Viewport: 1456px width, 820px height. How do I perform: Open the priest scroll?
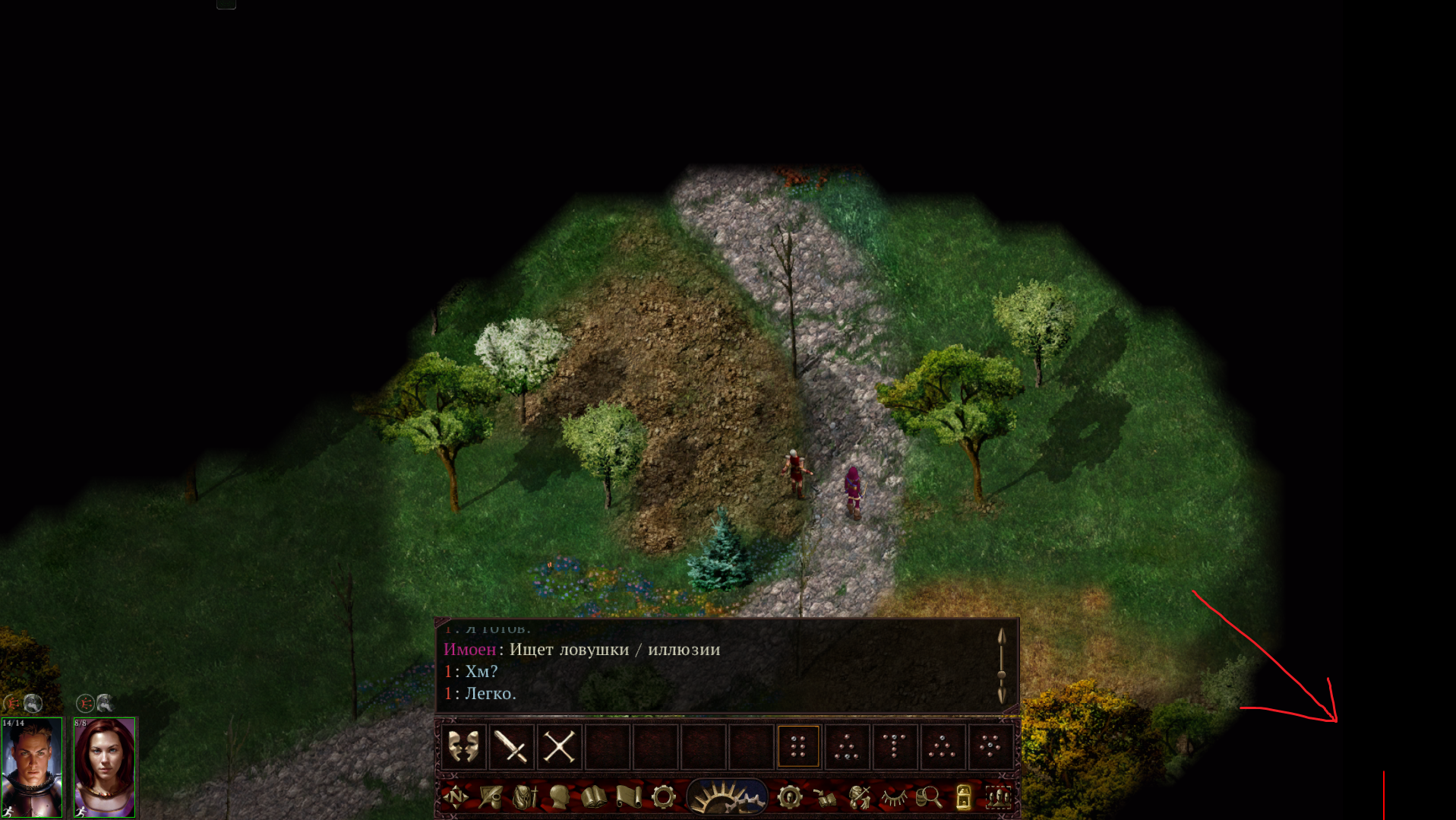pos(629,796)
